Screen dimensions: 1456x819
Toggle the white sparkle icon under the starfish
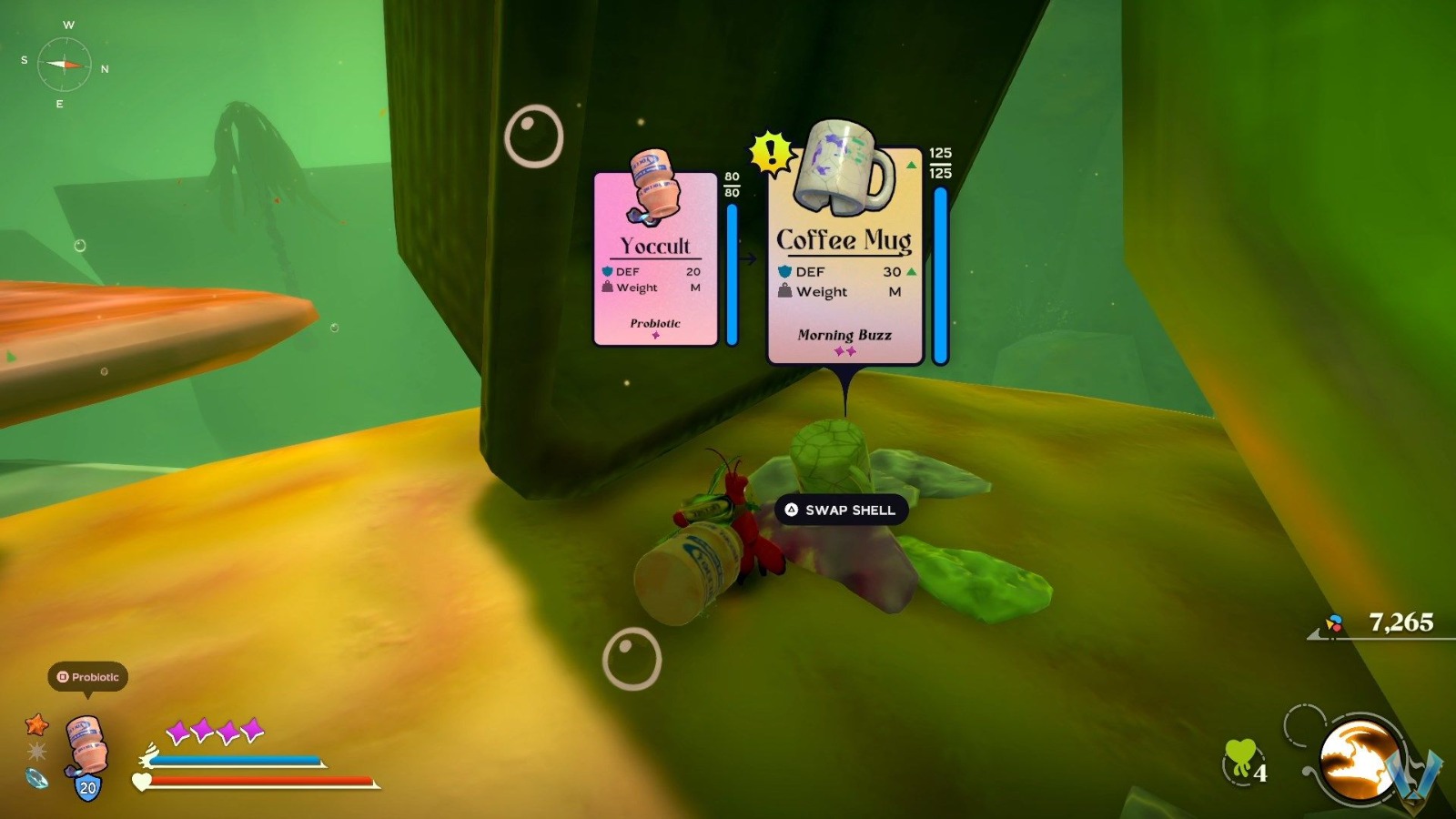coord(37,750)
